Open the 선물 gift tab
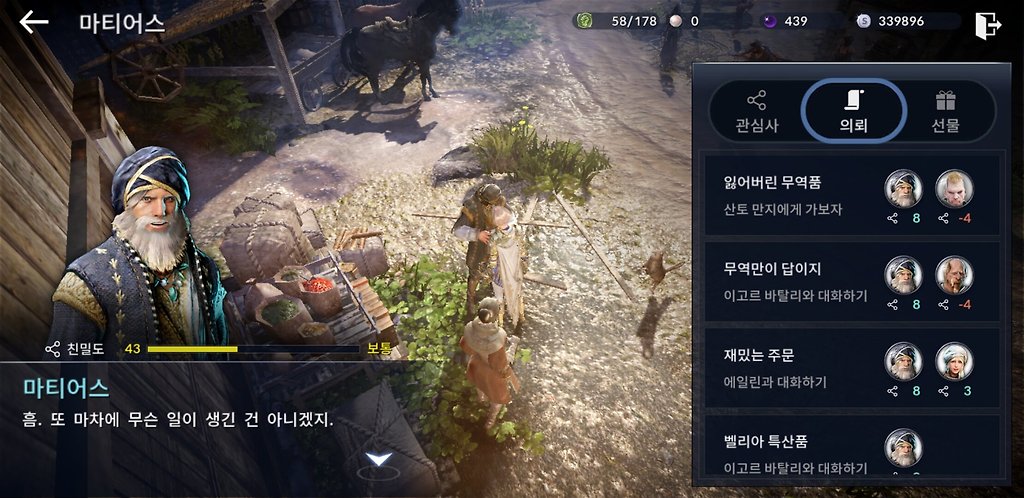The image size is (1024, 498). (945, 112)
